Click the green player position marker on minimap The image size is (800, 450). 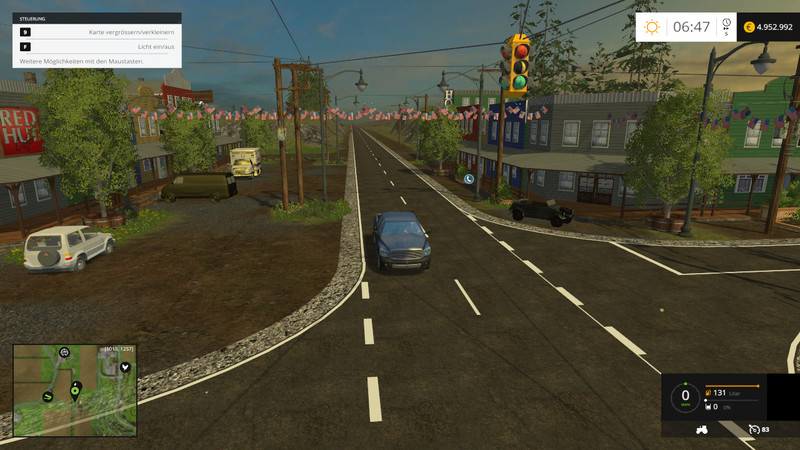point(75,390)
